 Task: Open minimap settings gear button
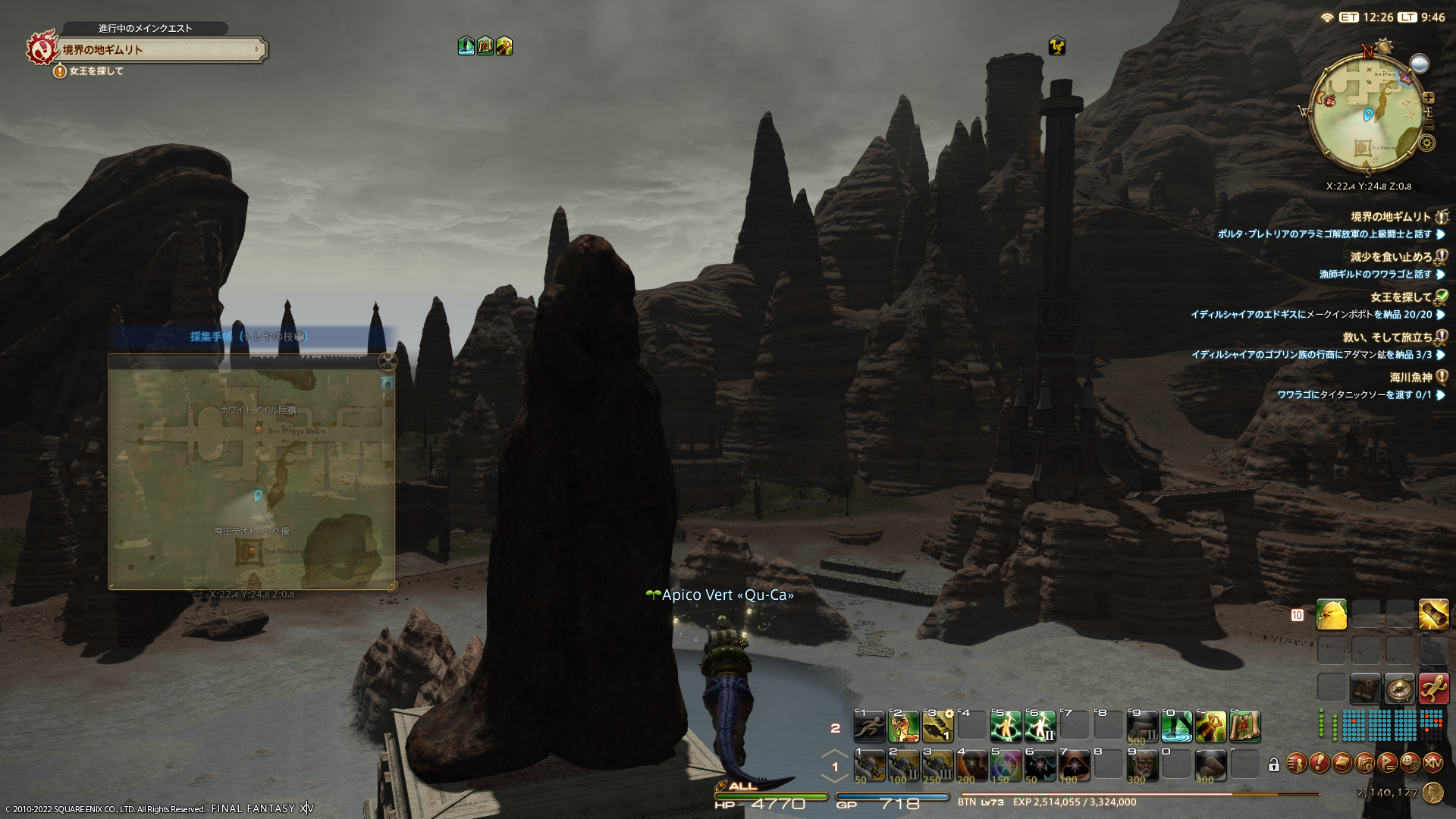pyautogui.click(x=1427, y=143)
